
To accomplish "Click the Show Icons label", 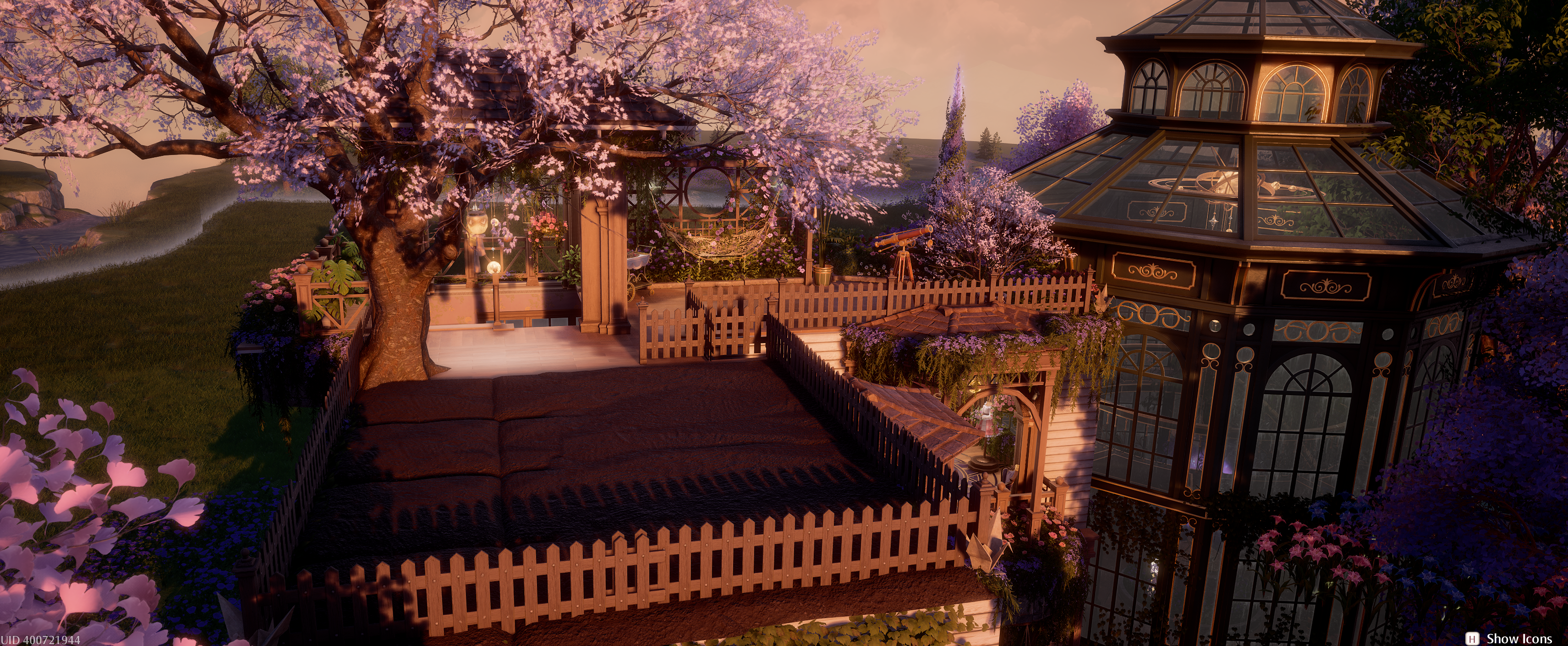I will point(1519,638).
